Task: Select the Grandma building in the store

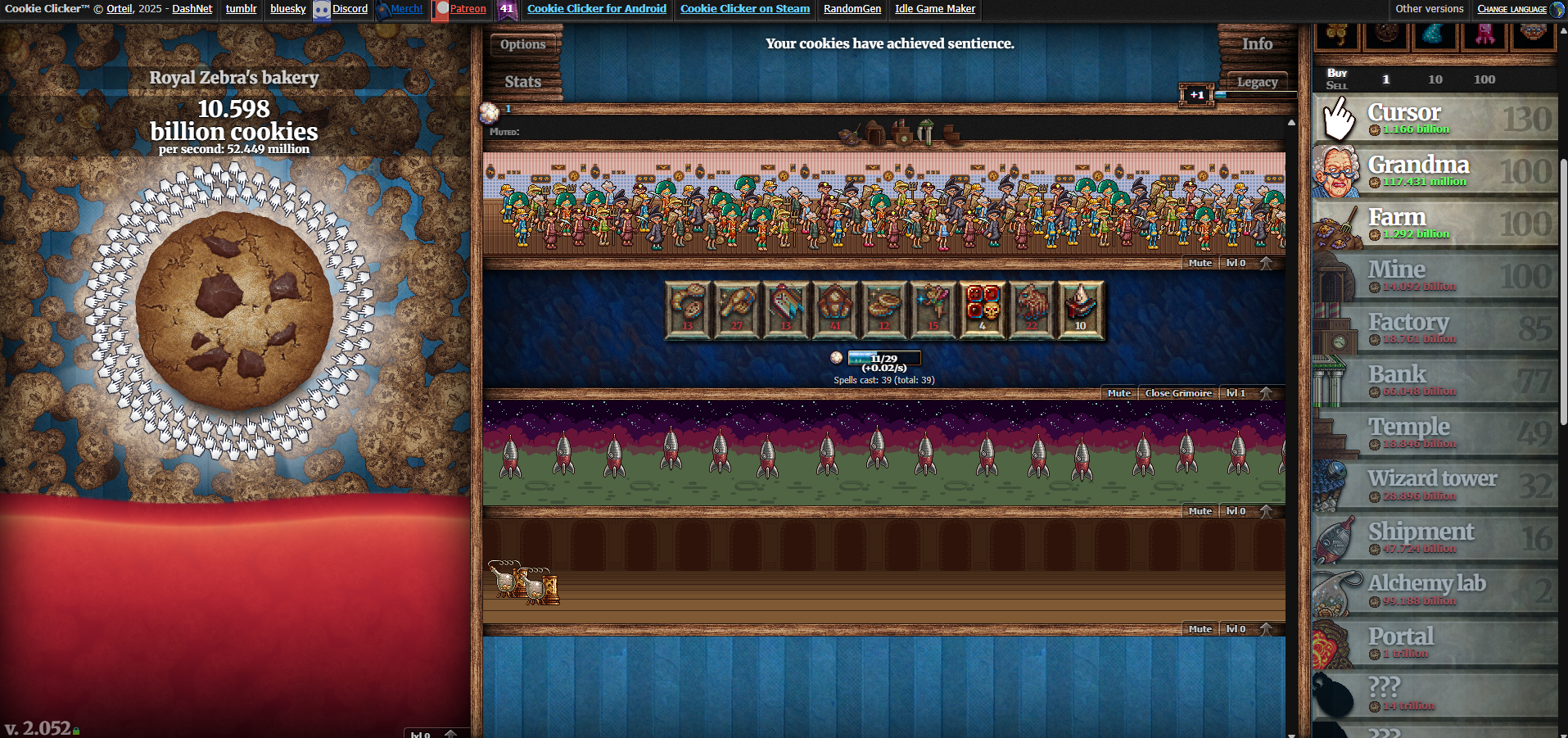Action: pos(1433,172)
